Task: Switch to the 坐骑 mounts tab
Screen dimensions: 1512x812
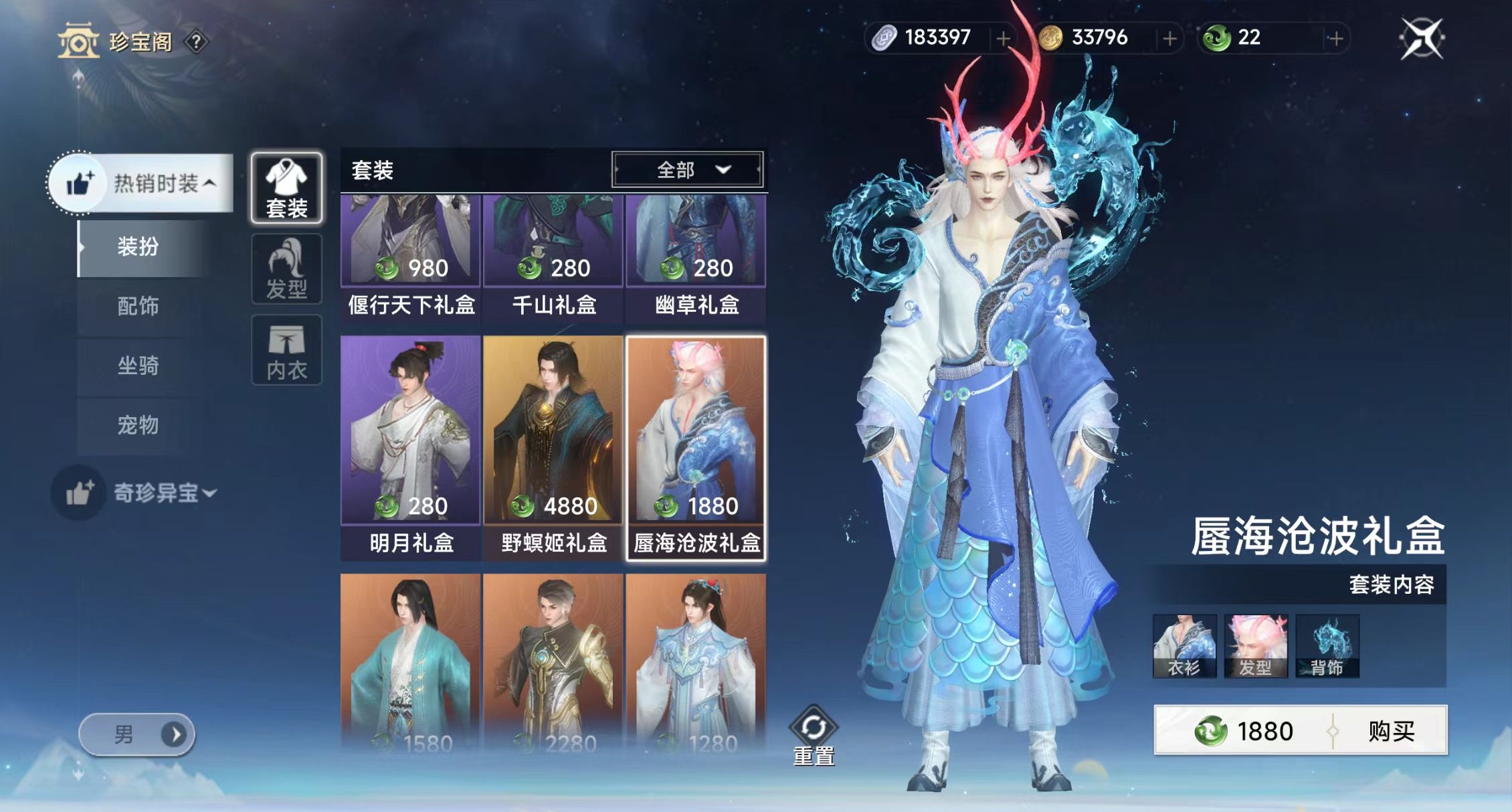Action: pos(138,368)
